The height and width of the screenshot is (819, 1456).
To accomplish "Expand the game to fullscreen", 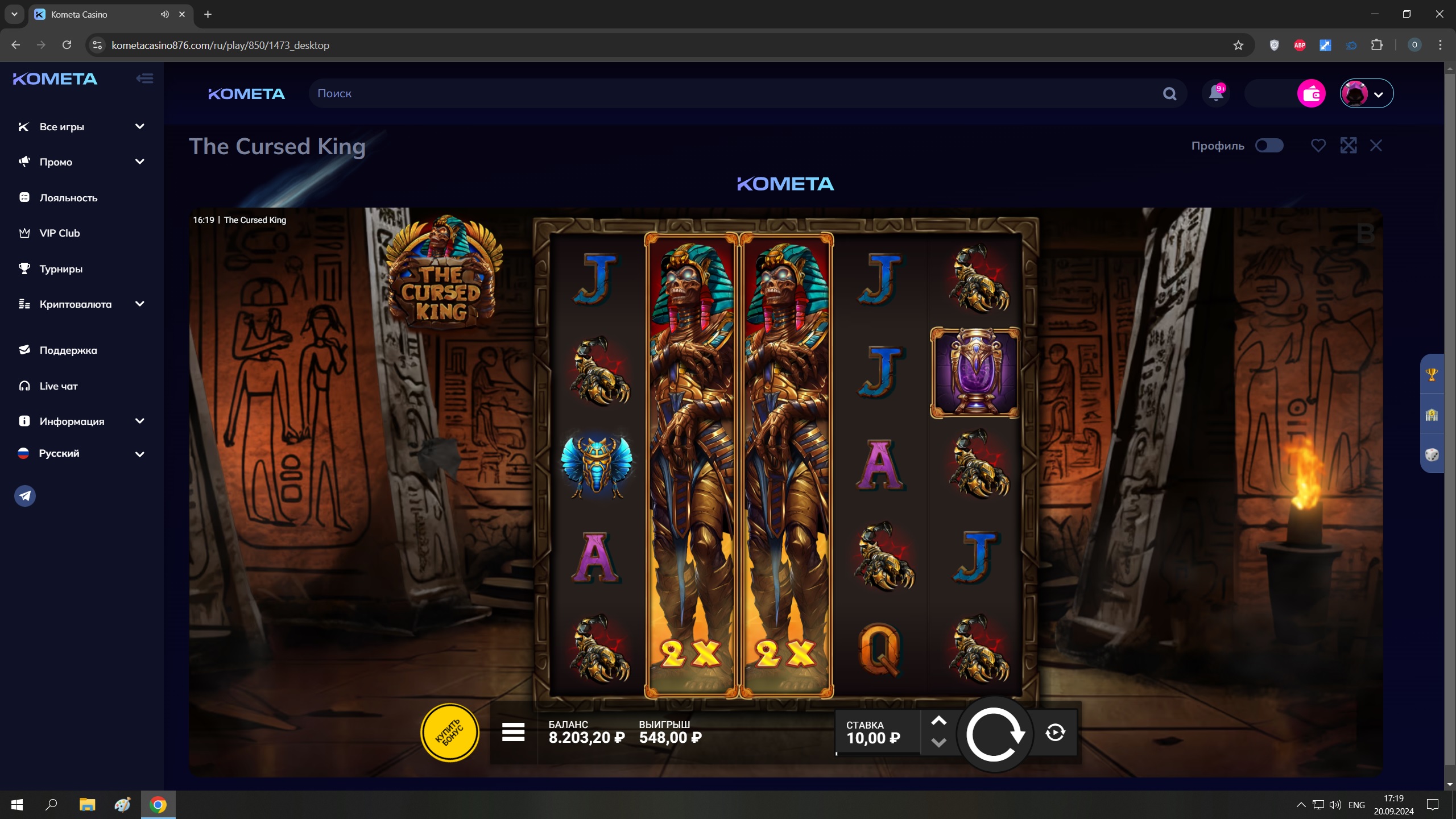I will click(1348, 146).
